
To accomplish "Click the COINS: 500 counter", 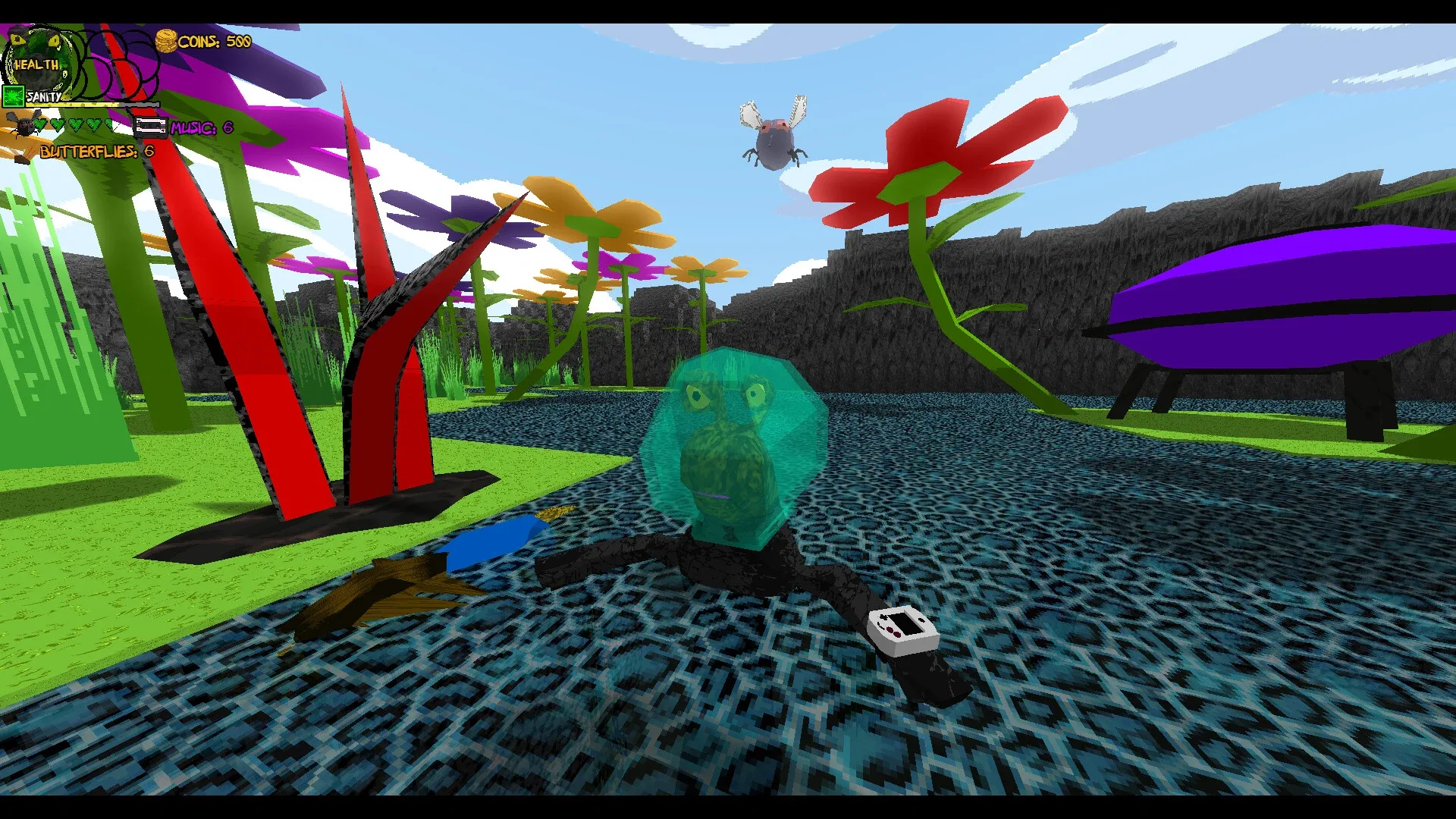I will click(x=214, y=42).
